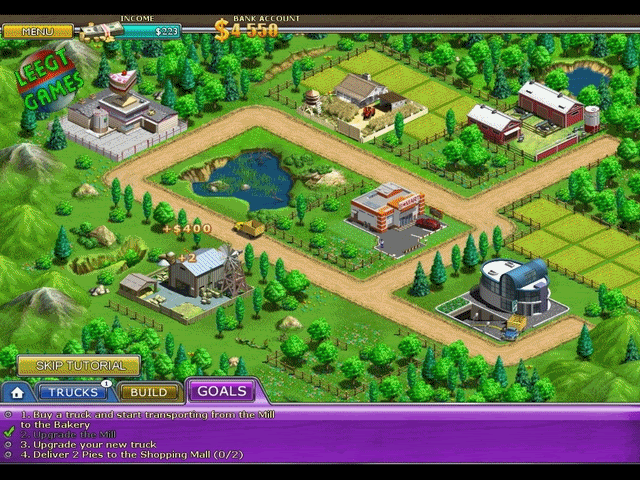Open the Build tab
This screenshot has width=640, height=480.
coord(148,392)
